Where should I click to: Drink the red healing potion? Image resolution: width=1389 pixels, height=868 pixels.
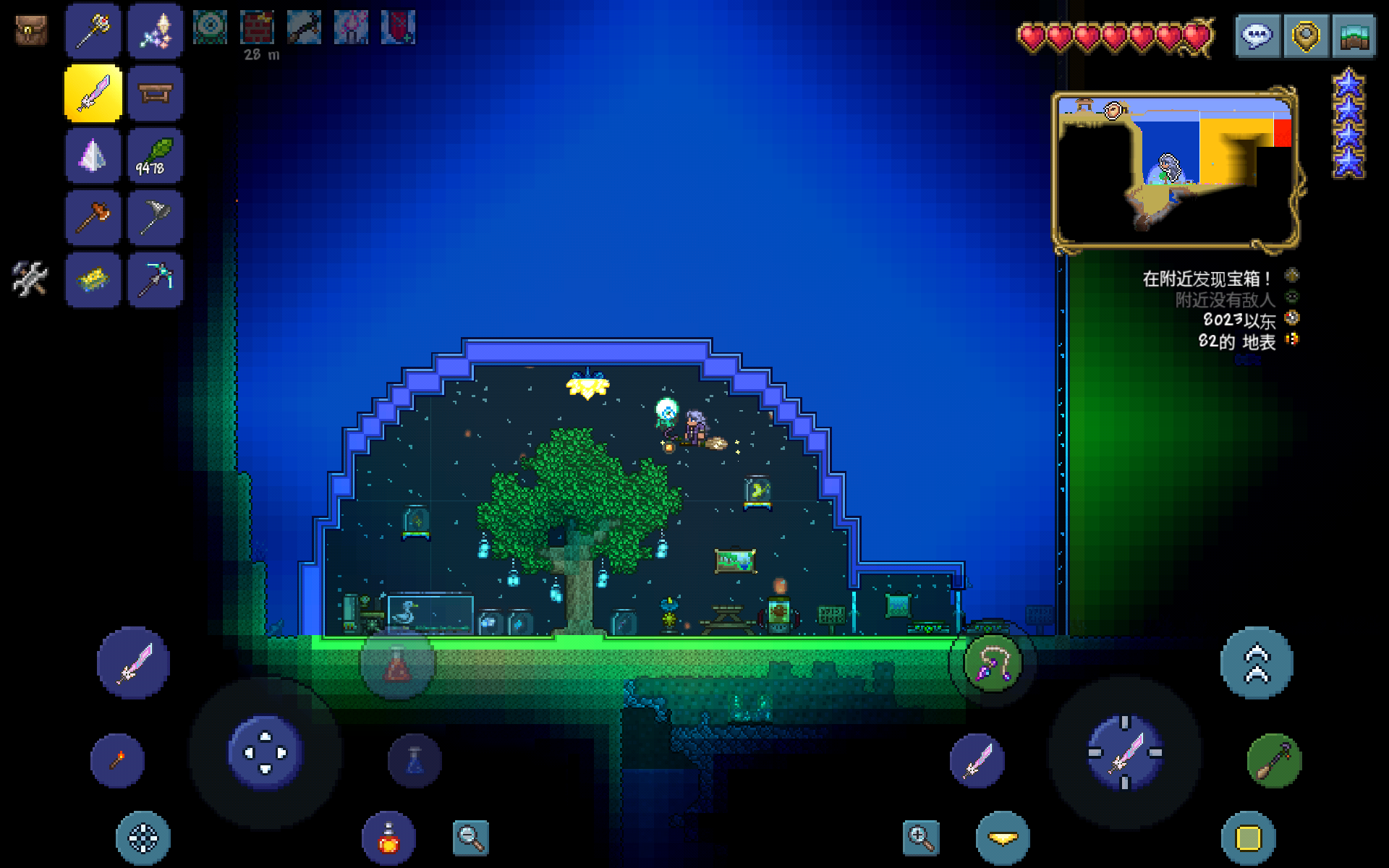[x=389, y=839]
